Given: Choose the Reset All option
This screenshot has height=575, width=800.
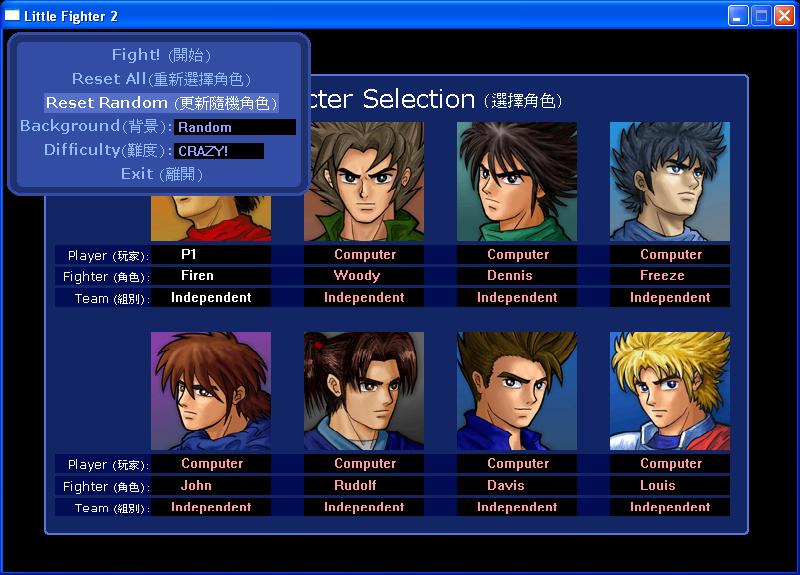Looking at the screenshot, I should pyautogui.click(x=160, y=79).
